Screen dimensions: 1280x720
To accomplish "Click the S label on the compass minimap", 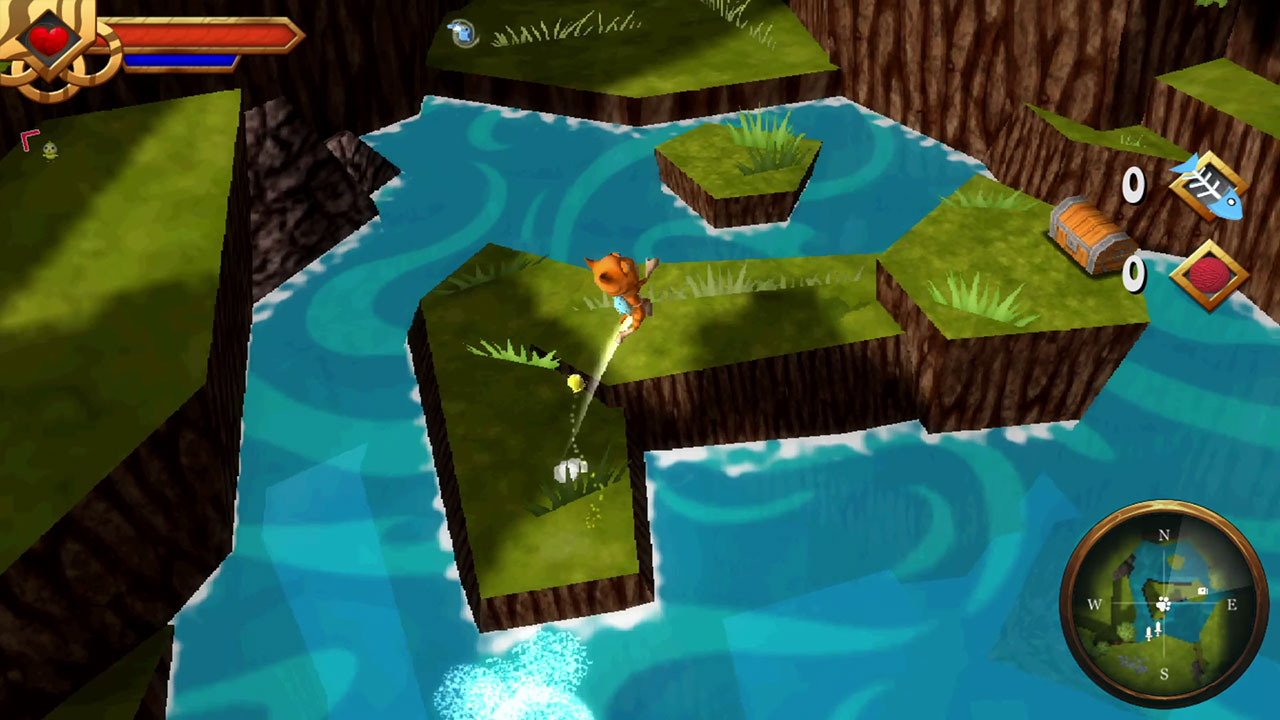I will [x=1165, y=672].
